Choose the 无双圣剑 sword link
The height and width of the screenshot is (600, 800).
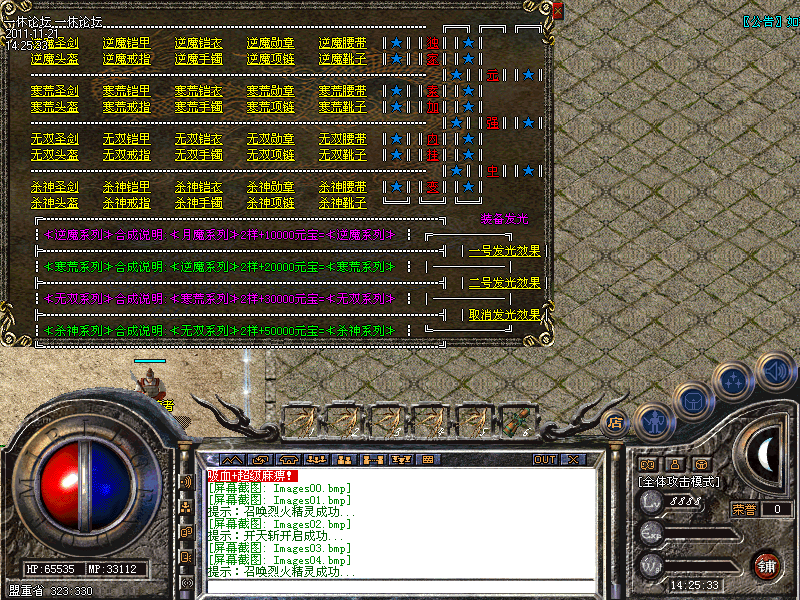pos(54,139)
